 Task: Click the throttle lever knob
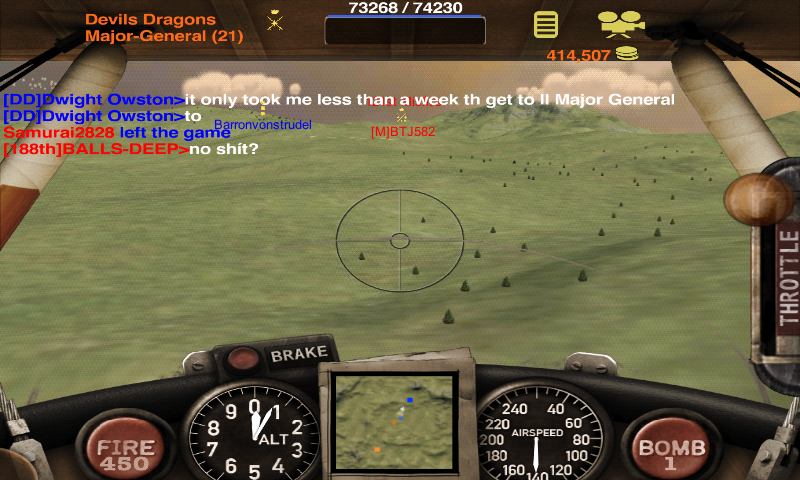pyautogui.click(x=757, y=200)
